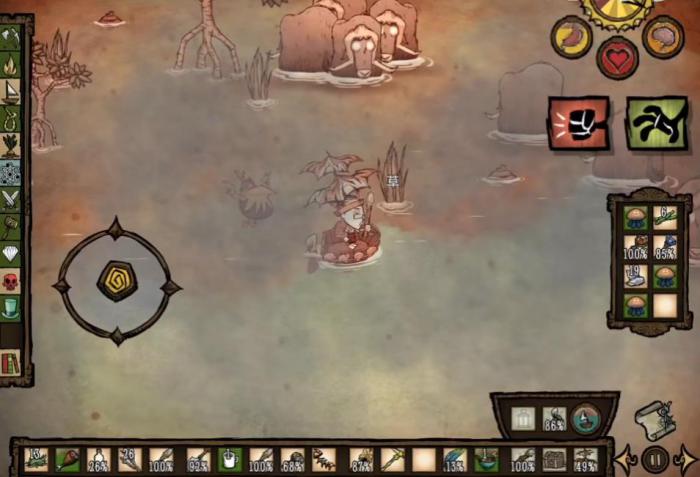Open the Refine diamond crafting tab

[x=11, y=254]
